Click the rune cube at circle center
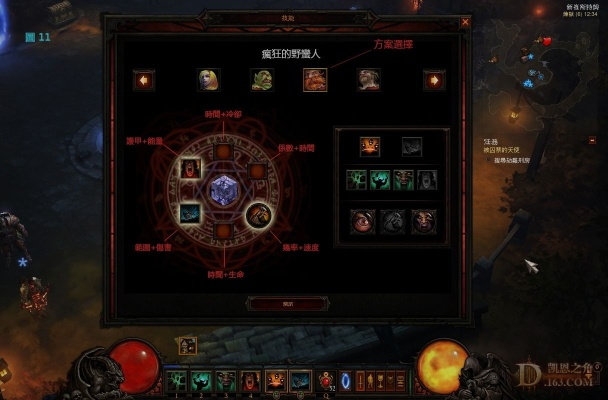 [222, 189]
